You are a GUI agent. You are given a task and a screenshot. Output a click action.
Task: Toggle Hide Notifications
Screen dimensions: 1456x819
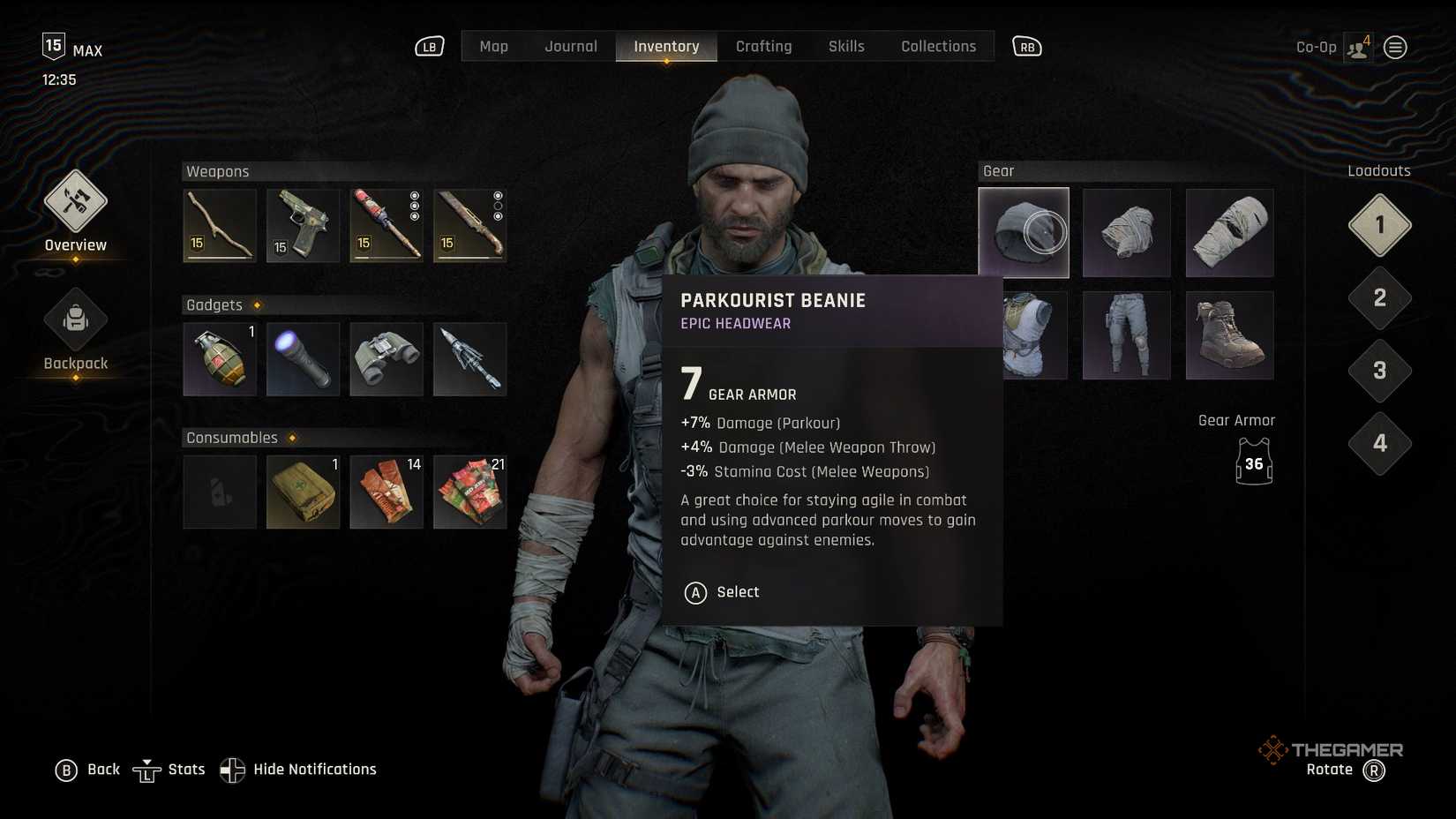(298, 769)
